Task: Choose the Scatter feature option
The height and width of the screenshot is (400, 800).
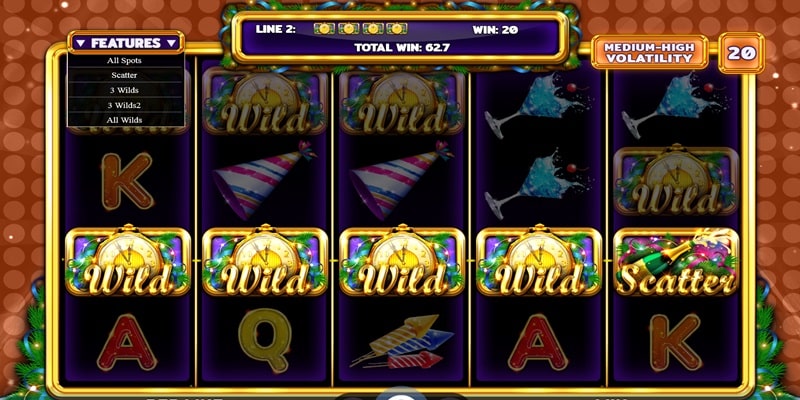Action: point(126,74)
